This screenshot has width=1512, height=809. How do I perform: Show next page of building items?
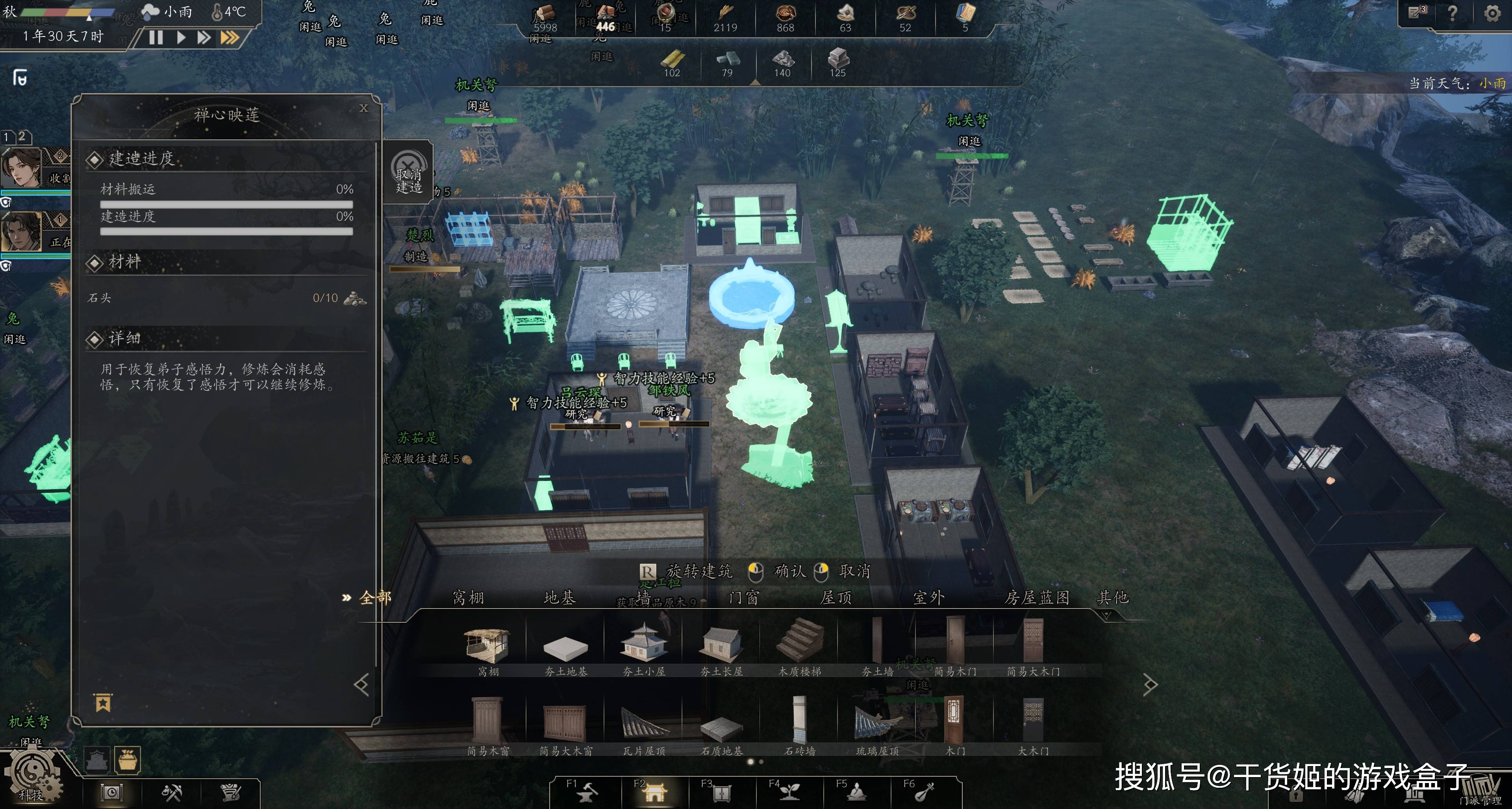tap(1149, 684)
